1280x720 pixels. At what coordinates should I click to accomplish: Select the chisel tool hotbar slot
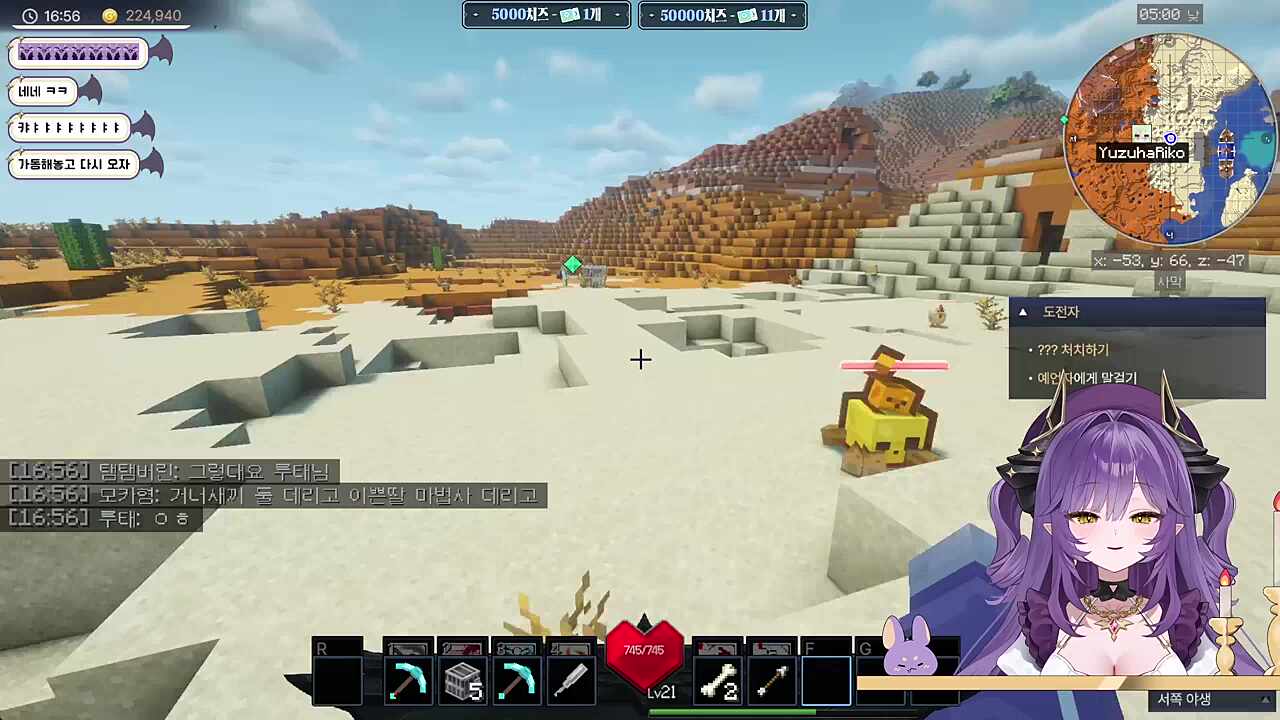coord(570,681)
